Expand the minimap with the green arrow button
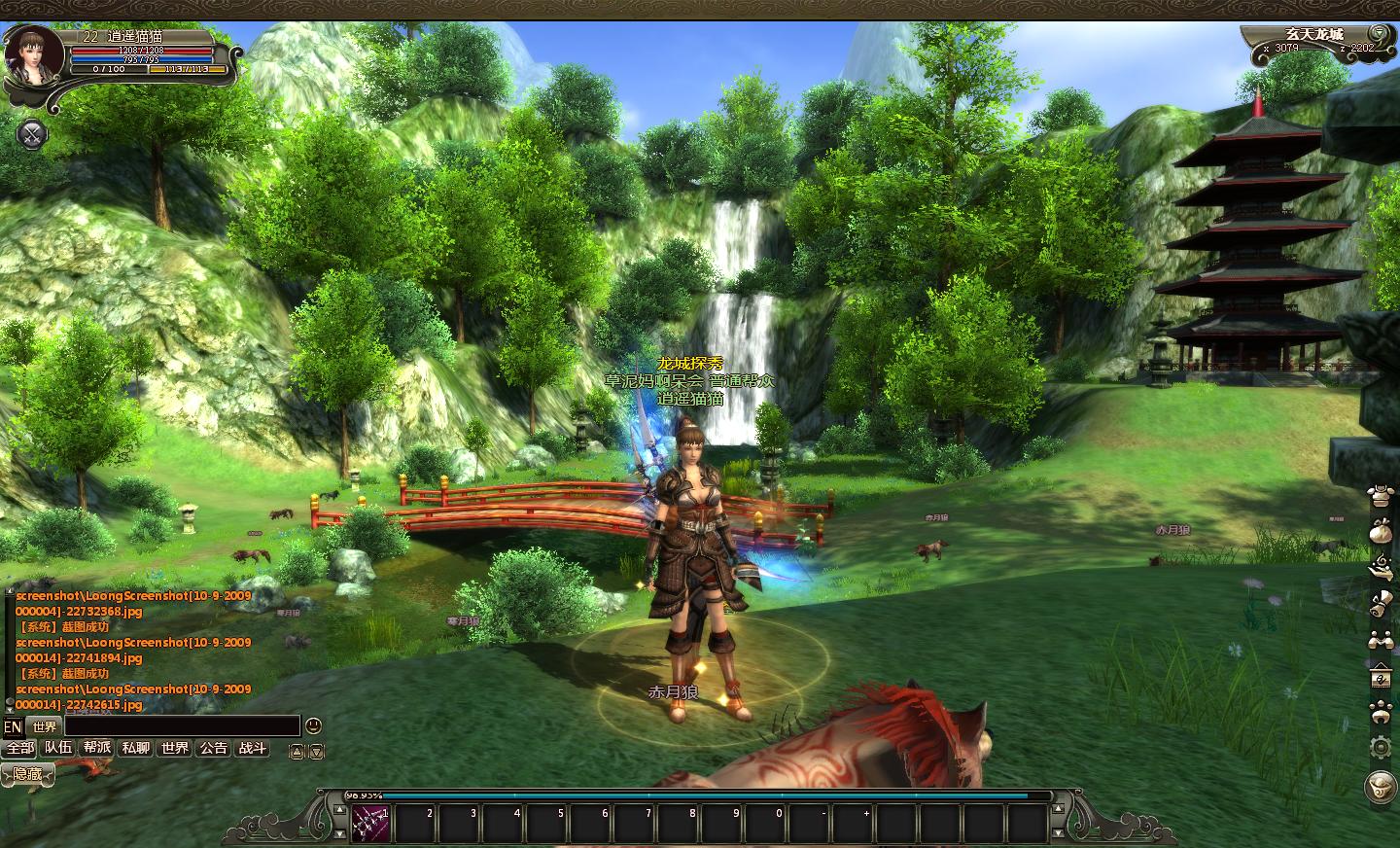This screenshot has height=848, width=1400. click(1377, 32)
